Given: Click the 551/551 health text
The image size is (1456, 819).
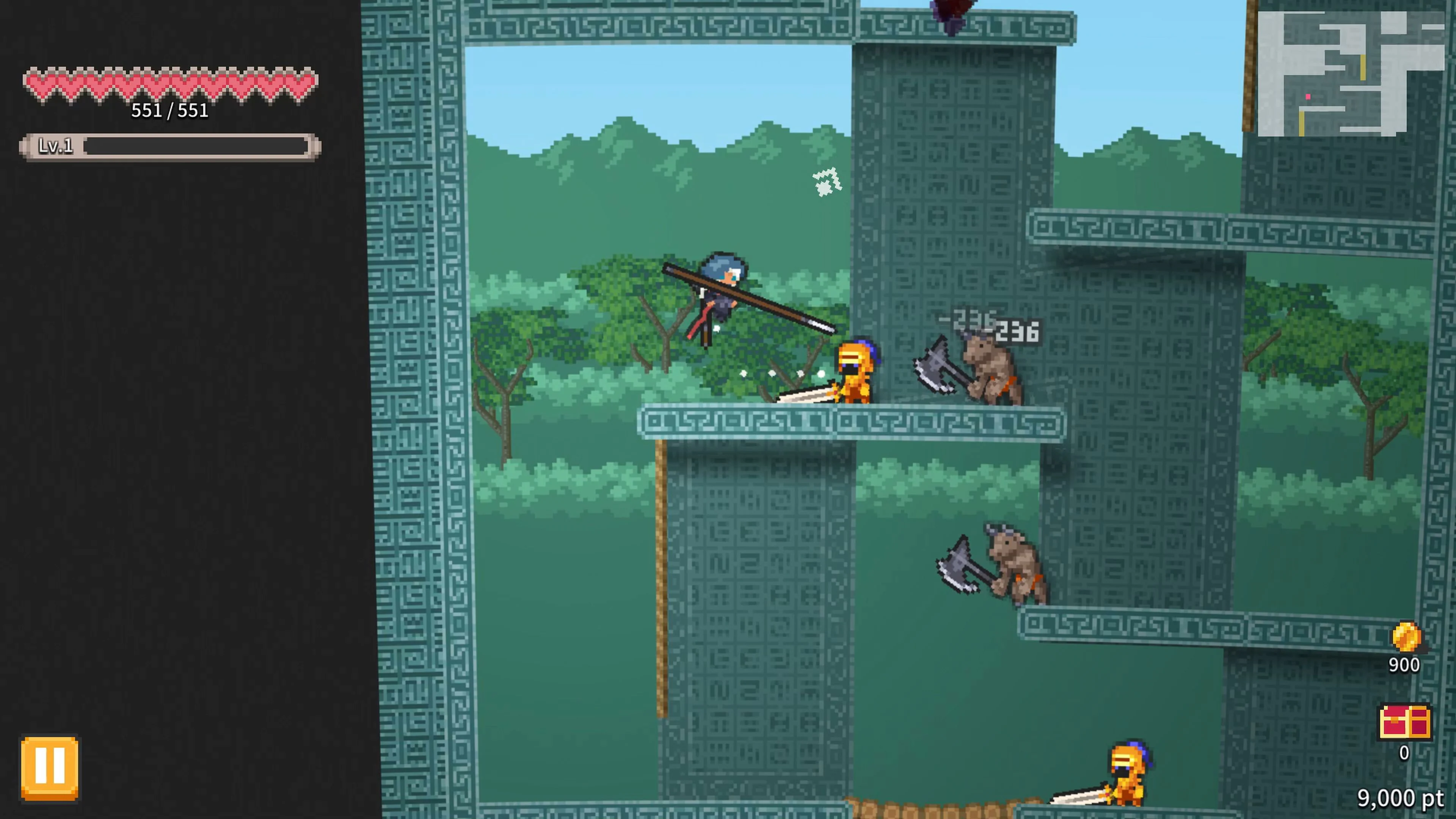Looking at the screenshot, I should coord(169,111).
